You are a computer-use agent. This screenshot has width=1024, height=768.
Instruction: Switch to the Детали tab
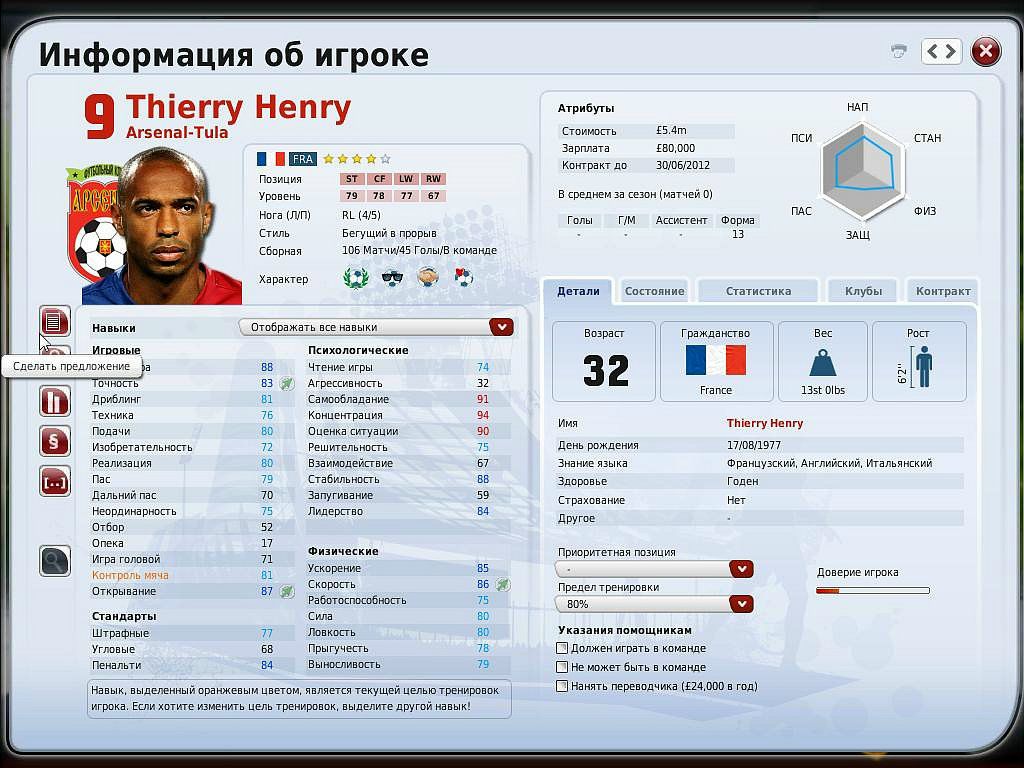point(578,291)
